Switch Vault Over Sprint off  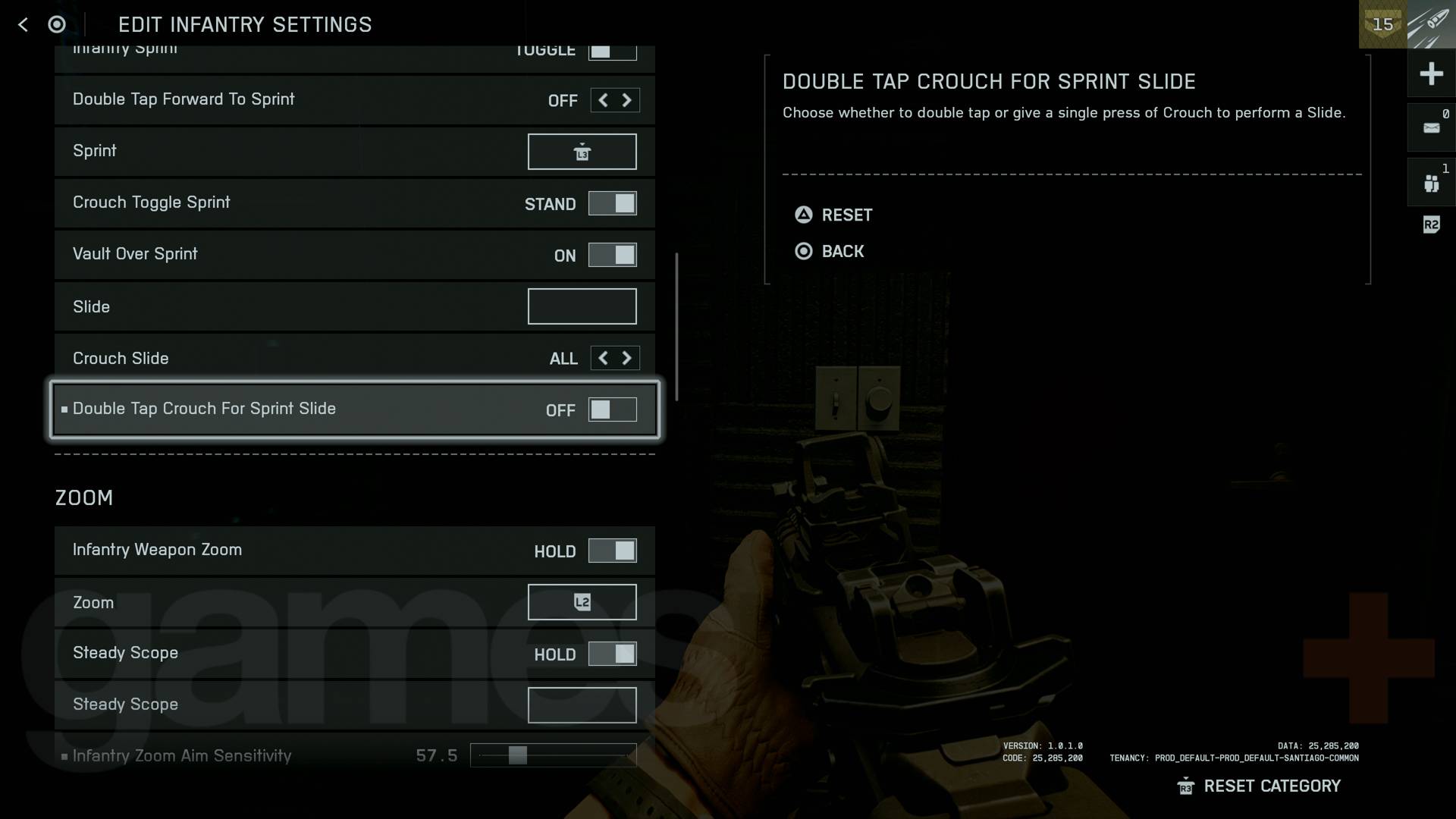click(613, 255)
